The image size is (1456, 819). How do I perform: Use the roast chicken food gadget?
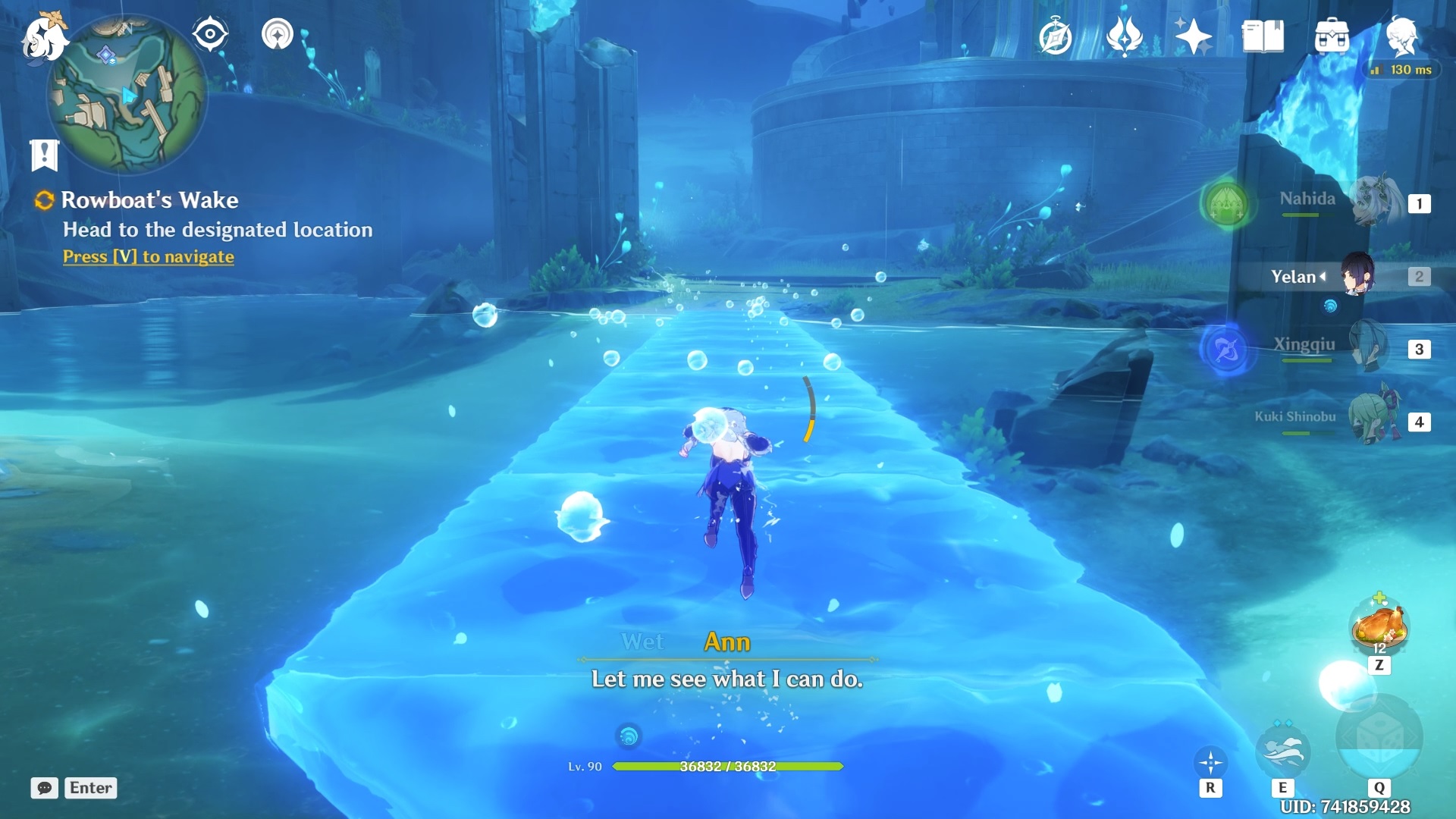1379,626
